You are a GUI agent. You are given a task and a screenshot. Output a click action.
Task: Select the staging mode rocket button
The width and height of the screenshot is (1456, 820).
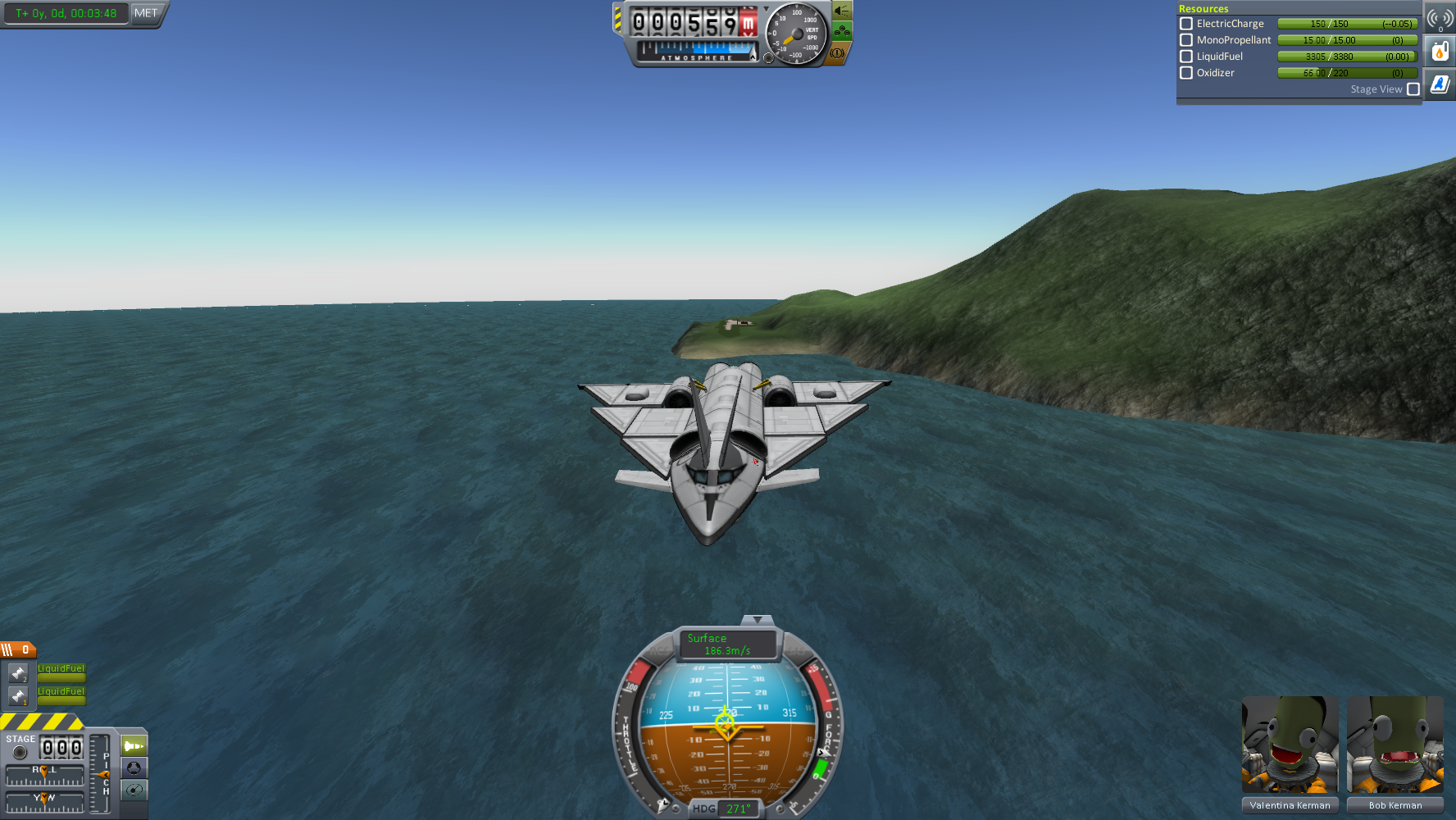[134, 746]
